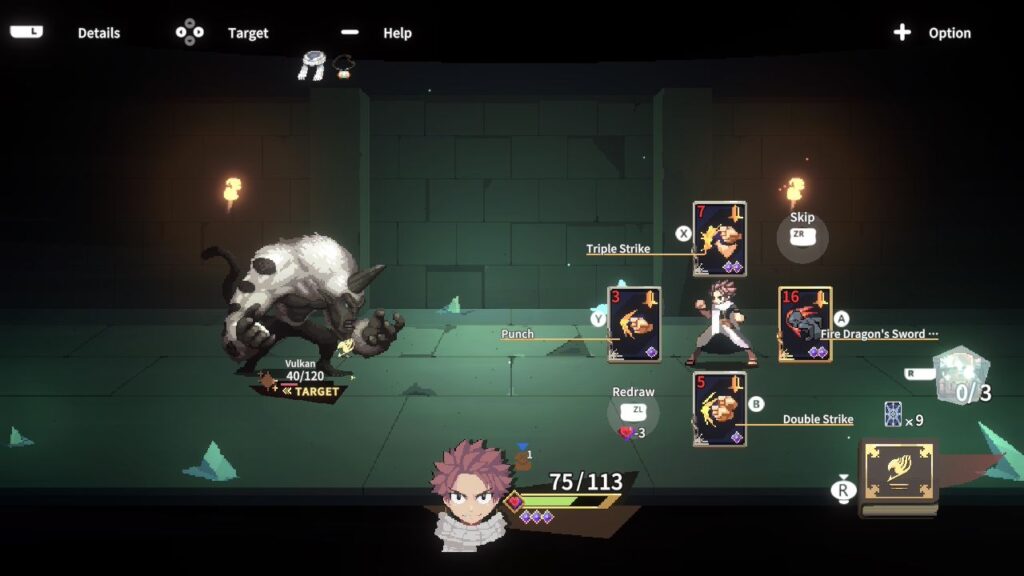Activate the crystal gauge ability

tap(961, 376)
